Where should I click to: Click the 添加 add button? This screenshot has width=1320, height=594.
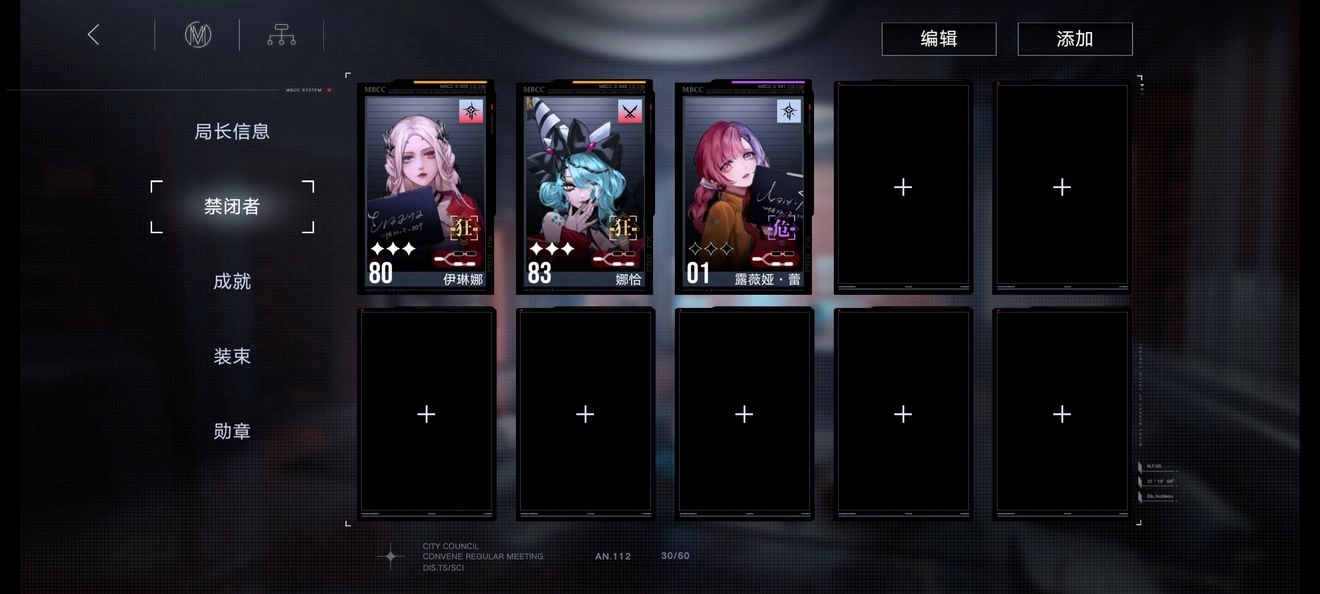1075,39
